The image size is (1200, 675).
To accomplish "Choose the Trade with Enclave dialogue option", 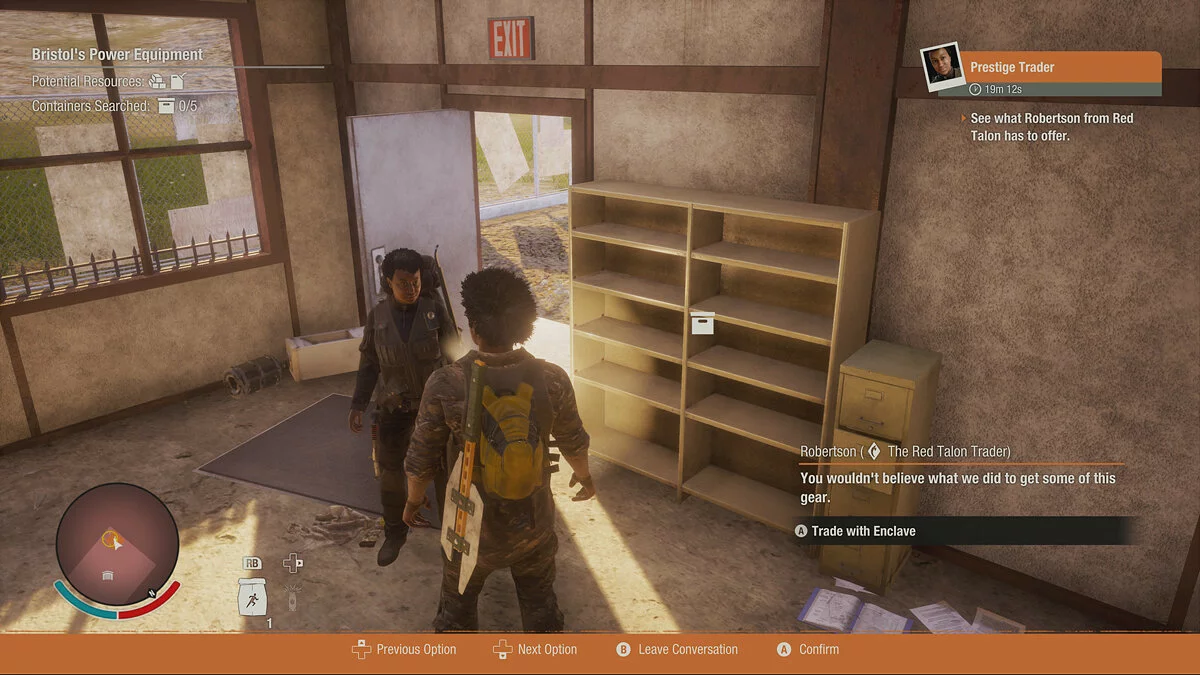I will tap(862, 531).
